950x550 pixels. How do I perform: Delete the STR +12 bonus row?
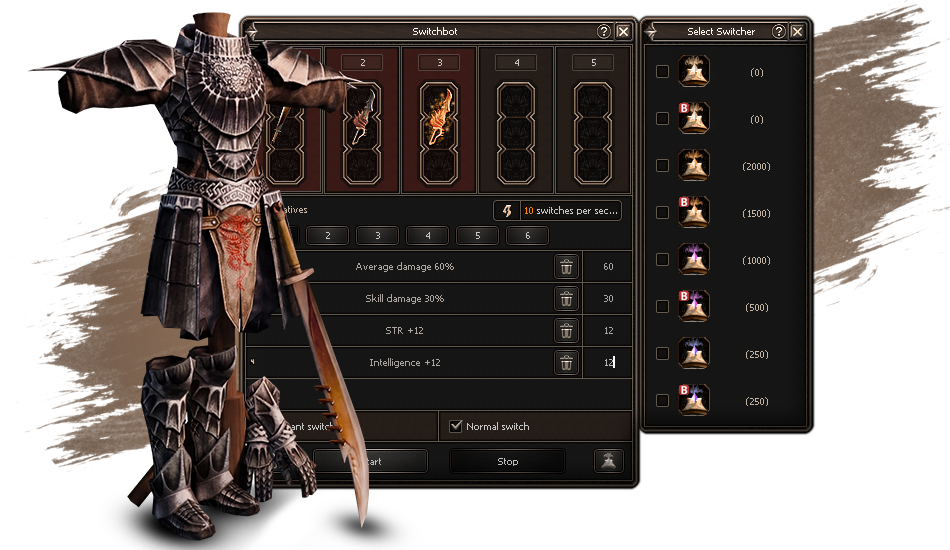[x=566, y=331]
